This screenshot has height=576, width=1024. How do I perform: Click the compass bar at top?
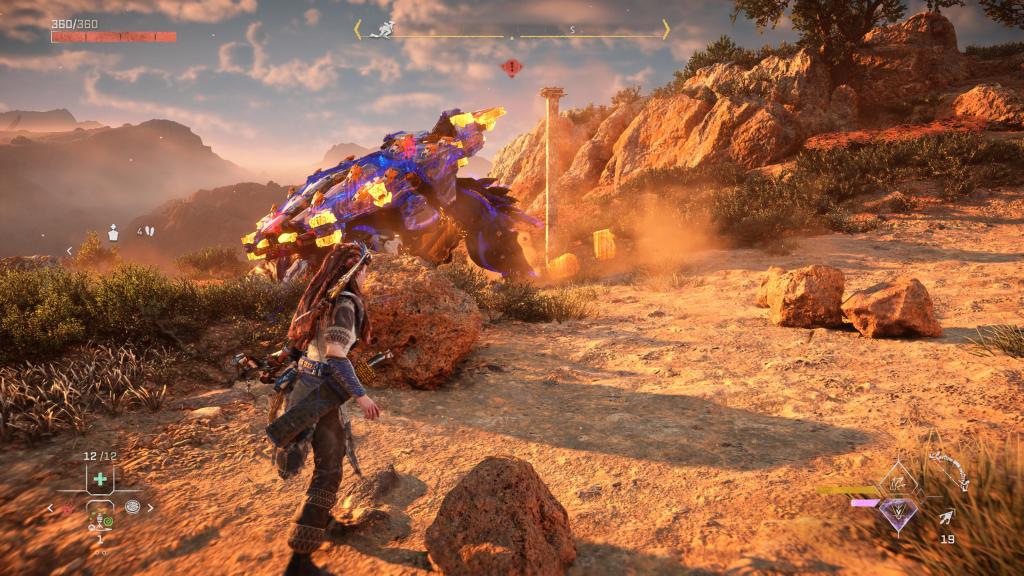(x=511, y=31)
